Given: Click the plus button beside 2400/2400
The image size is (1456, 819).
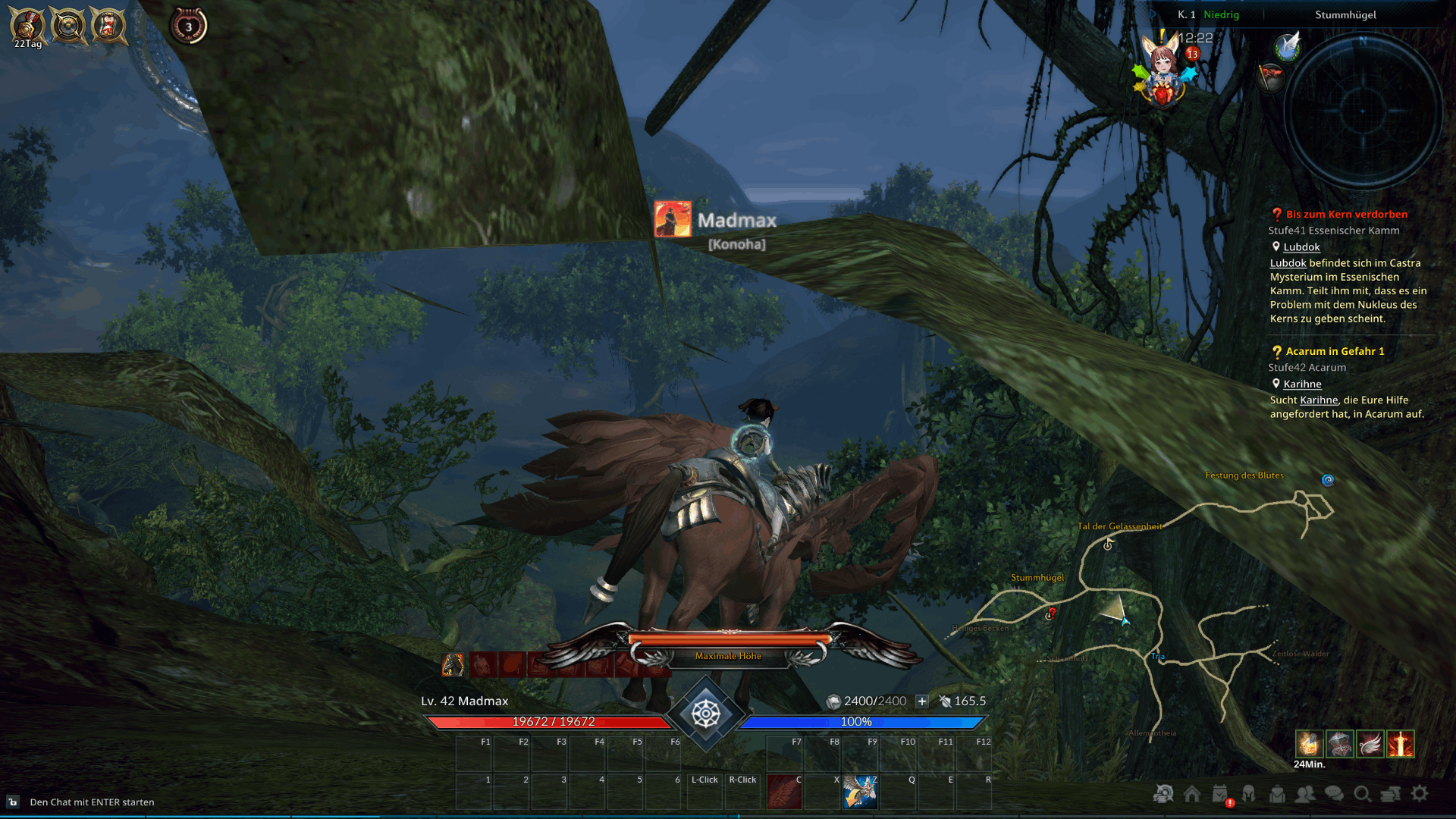Looking at the screenshot, I should pyautogui.click(x=921, y=701).
